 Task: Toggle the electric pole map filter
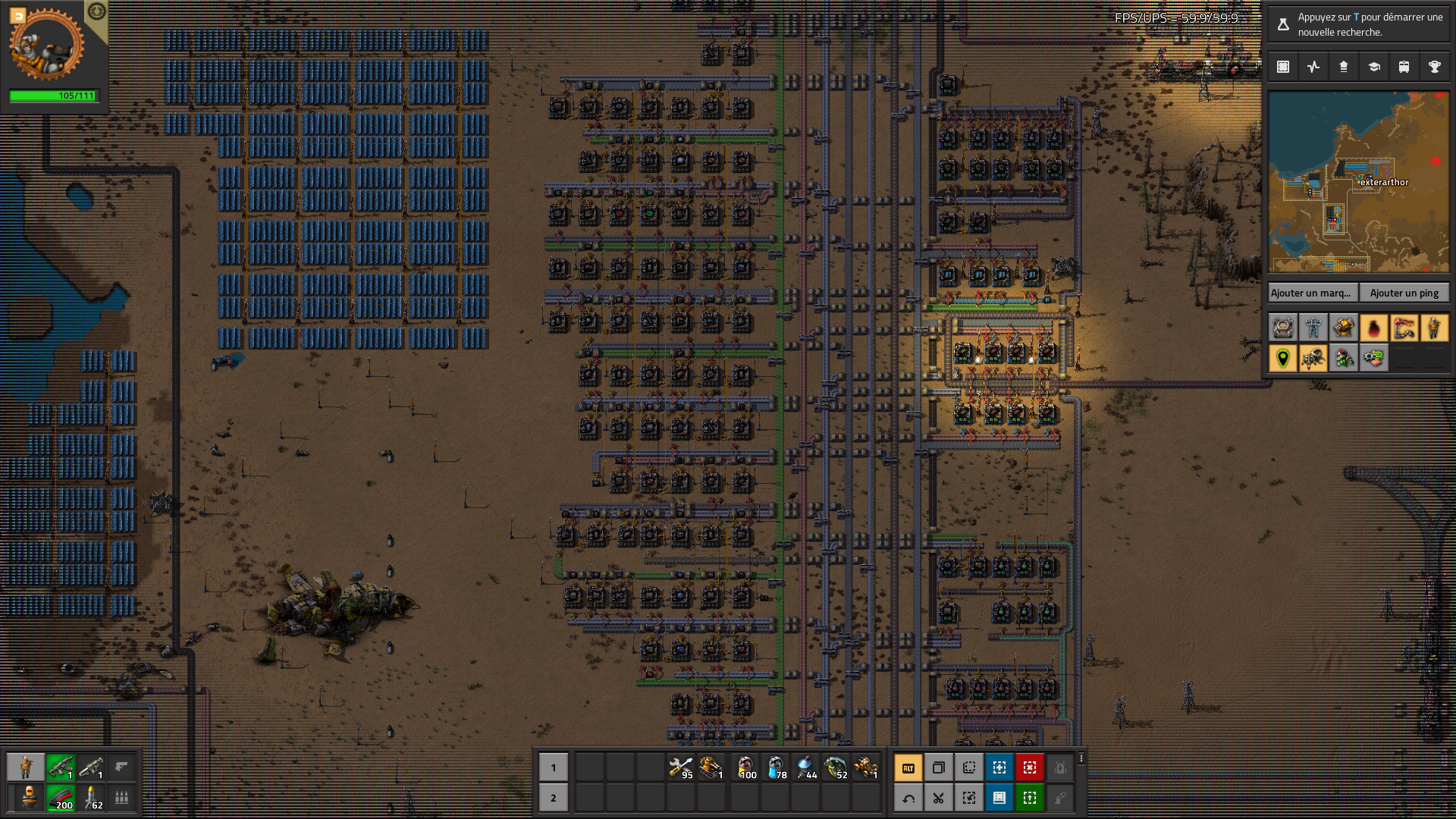pyautogui.click(x=1313, y=328)
